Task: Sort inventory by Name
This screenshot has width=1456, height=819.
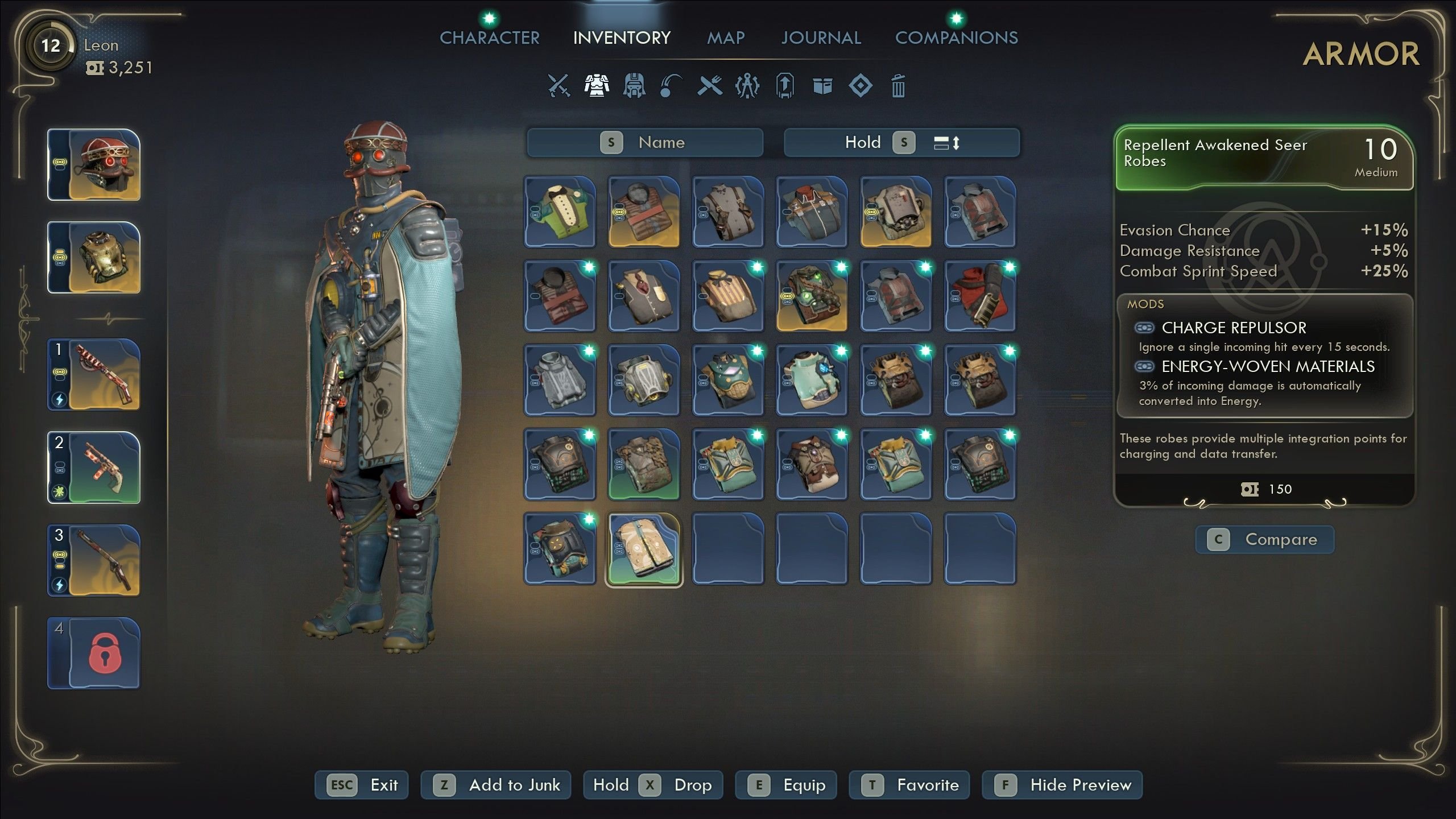Action: pyautogui.click(x=645, y=142)
